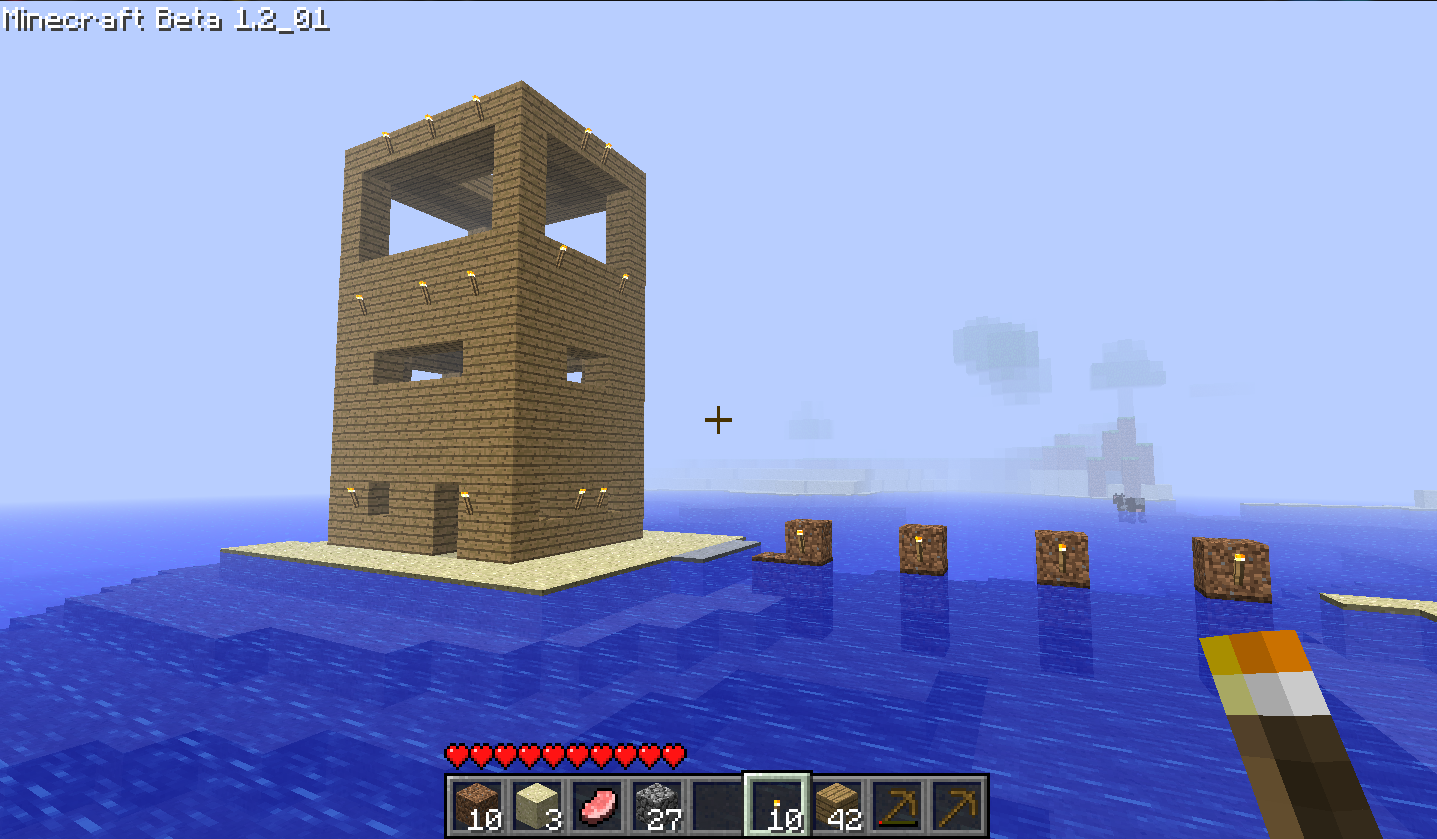This screenshot has width=1437, height=839.
Task: Select the undamaged wooden pickaxe in last slot
Action: [957, 805]
